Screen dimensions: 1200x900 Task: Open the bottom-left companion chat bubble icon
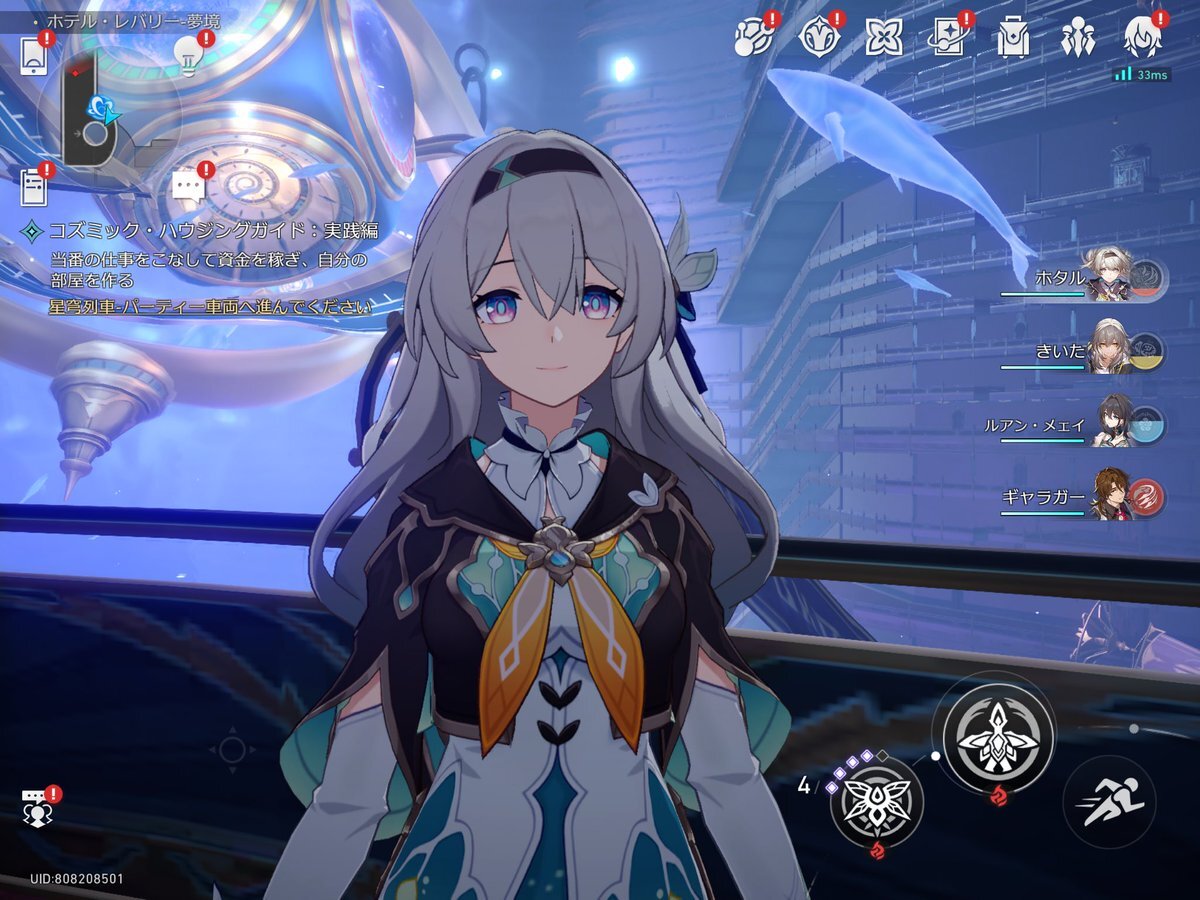[38, 807]
